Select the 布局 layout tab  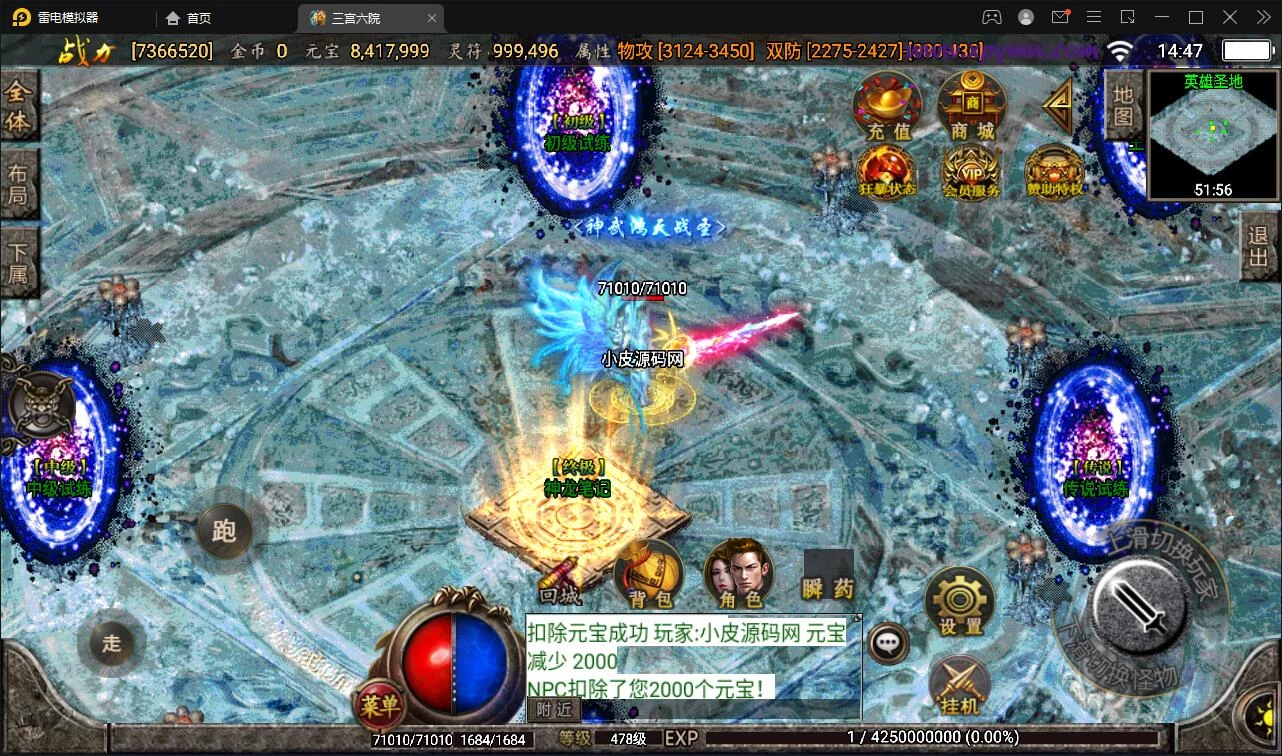point(18,184)
